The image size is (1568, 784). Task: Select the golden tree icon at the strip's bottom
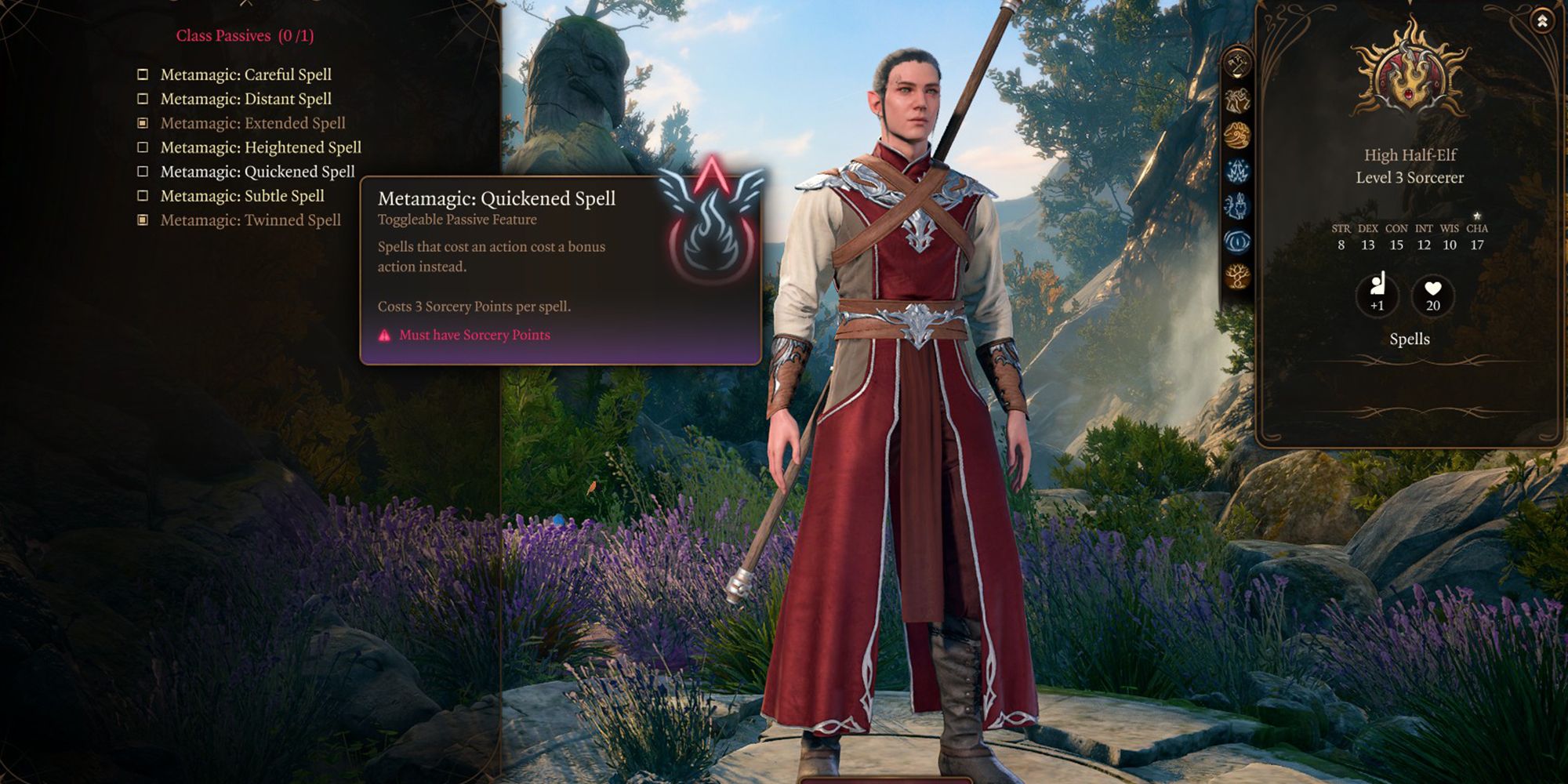click(x=1236, y=275)
